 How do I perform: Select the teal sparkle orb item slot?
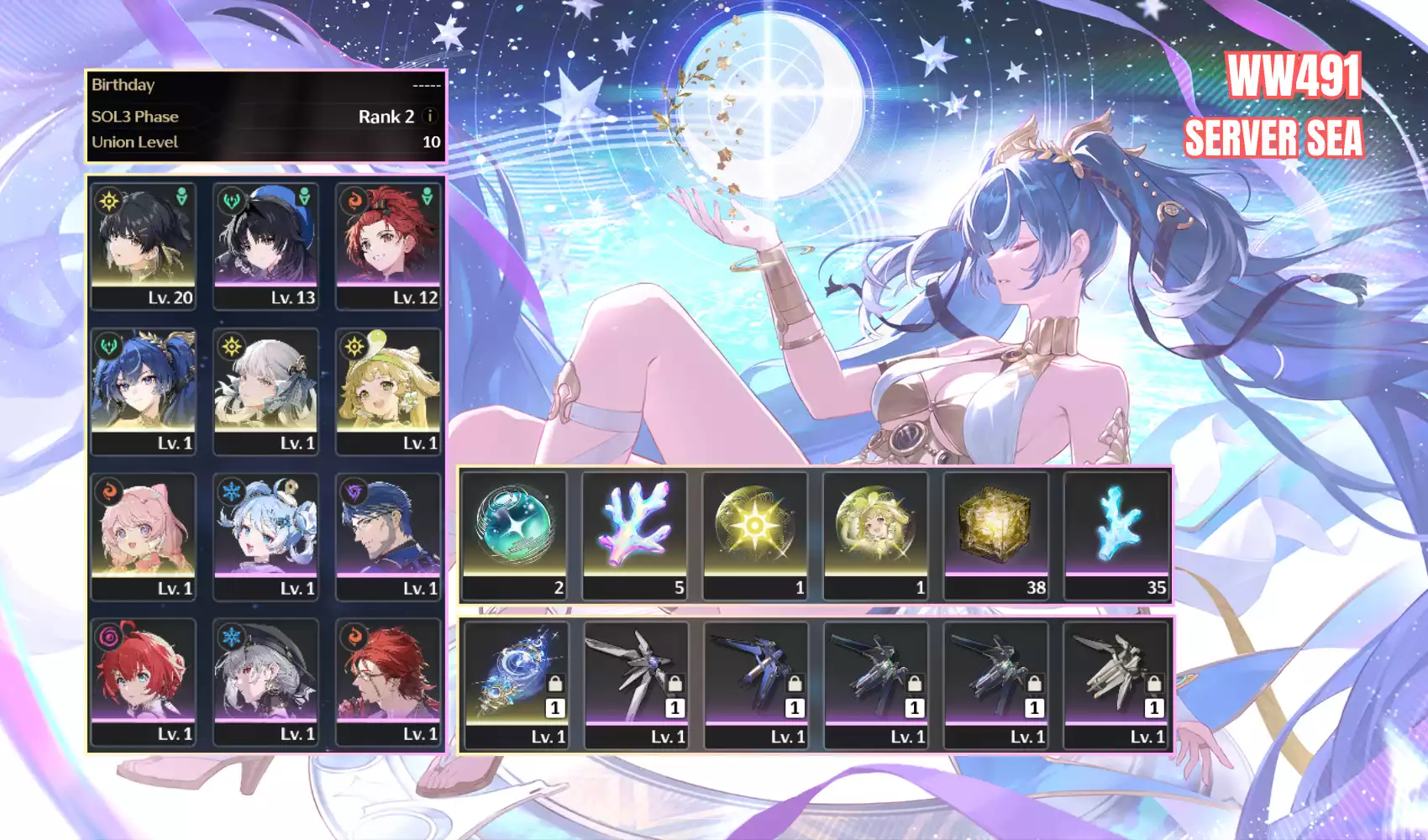(x=514, y=535)
